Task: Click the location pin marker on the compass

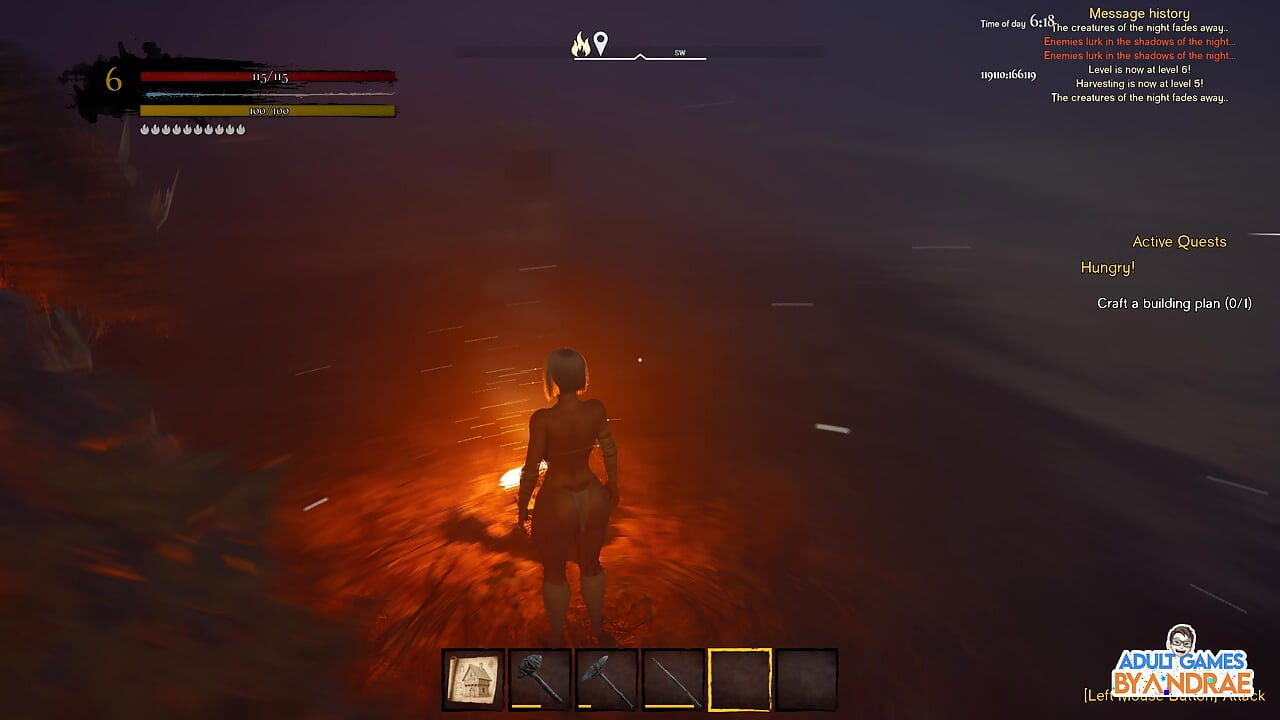Action: [x=601, y=42]
